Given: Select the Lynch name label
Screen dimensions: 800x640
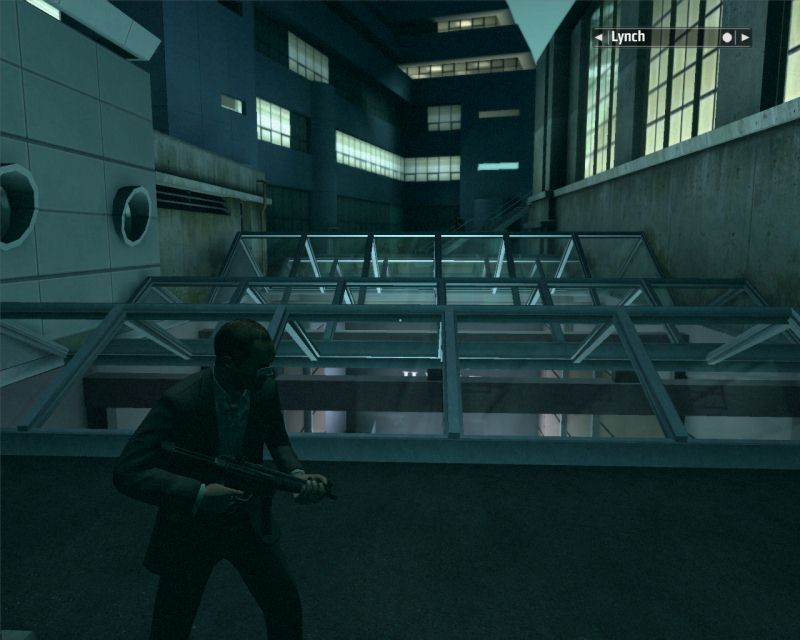Looking at the screenshot, I should tap(628, 38).
